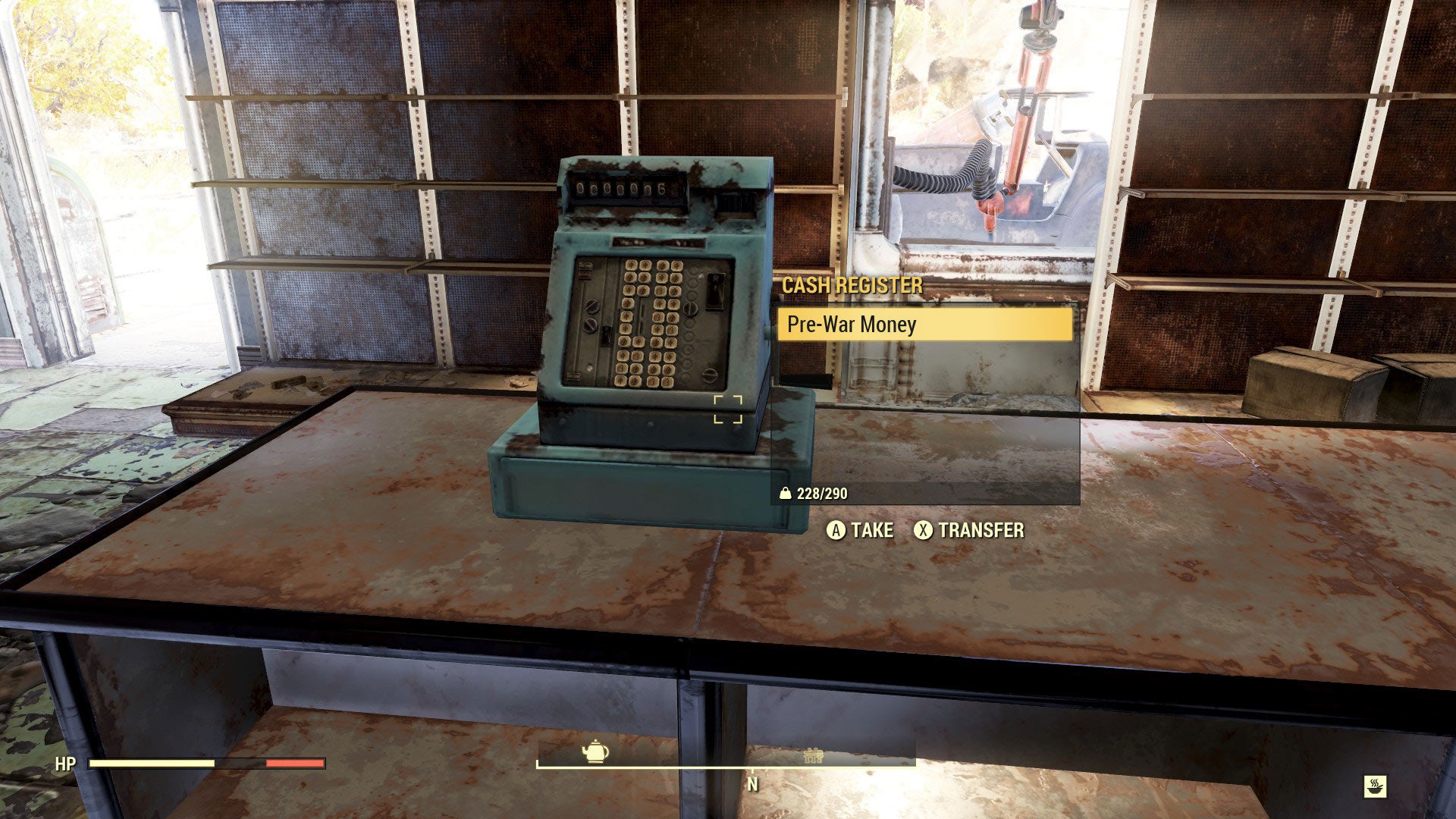Image resolution: width=1456 pixels, height=819 pixels.
Task: Click the weight lock icon beside 228/290
Action: tap(786, 491)
